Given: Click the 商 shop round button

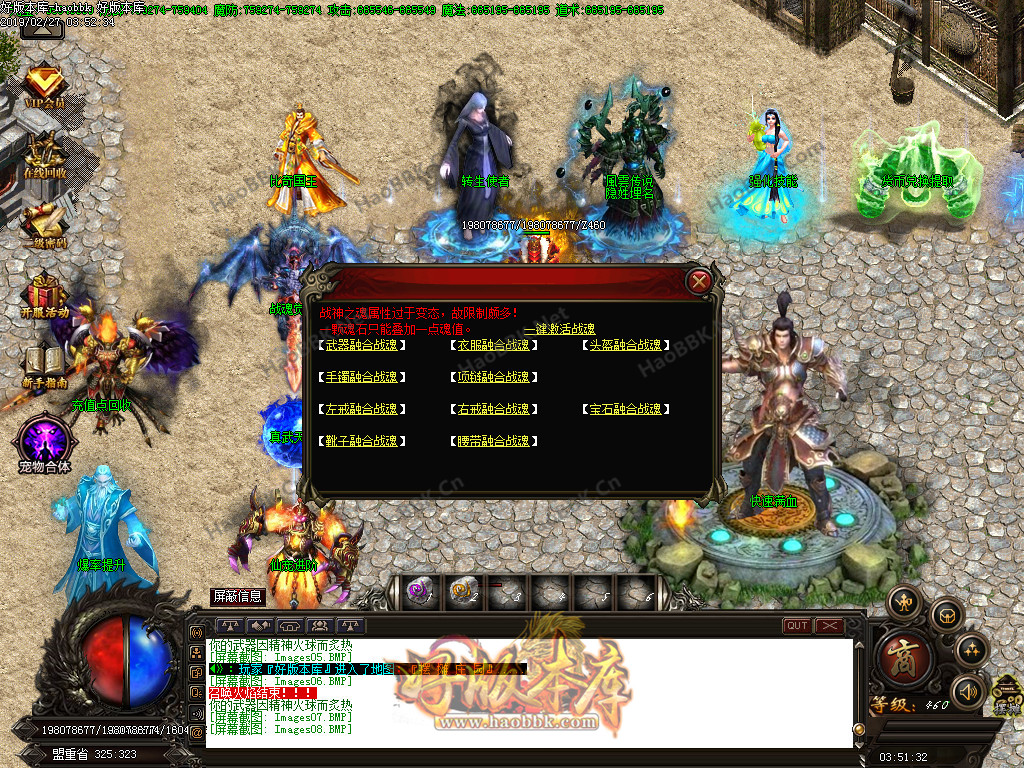Looking at the screenshot, I should (x=905, y=655).
